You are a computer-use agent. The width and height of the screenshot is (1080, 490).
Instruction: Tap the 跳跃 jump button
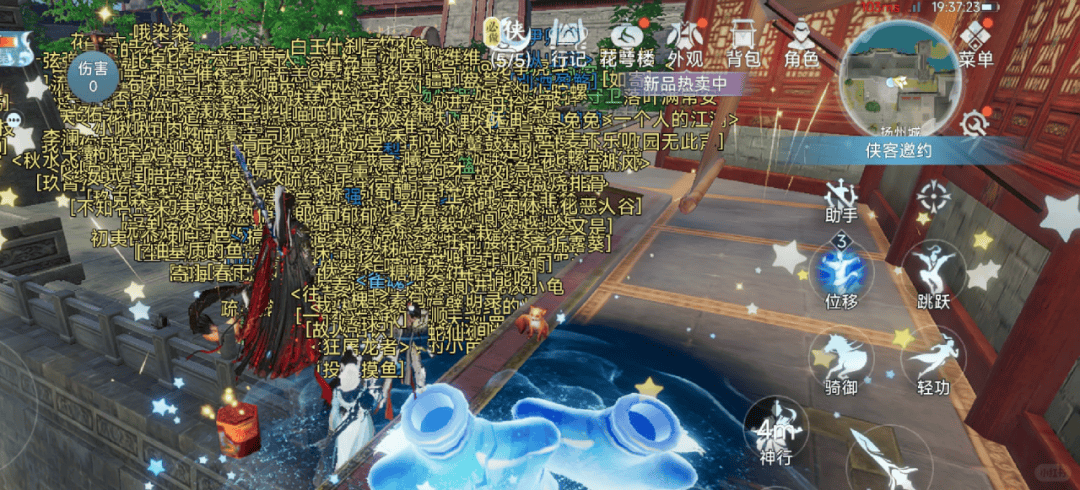(x=934, y=269)
